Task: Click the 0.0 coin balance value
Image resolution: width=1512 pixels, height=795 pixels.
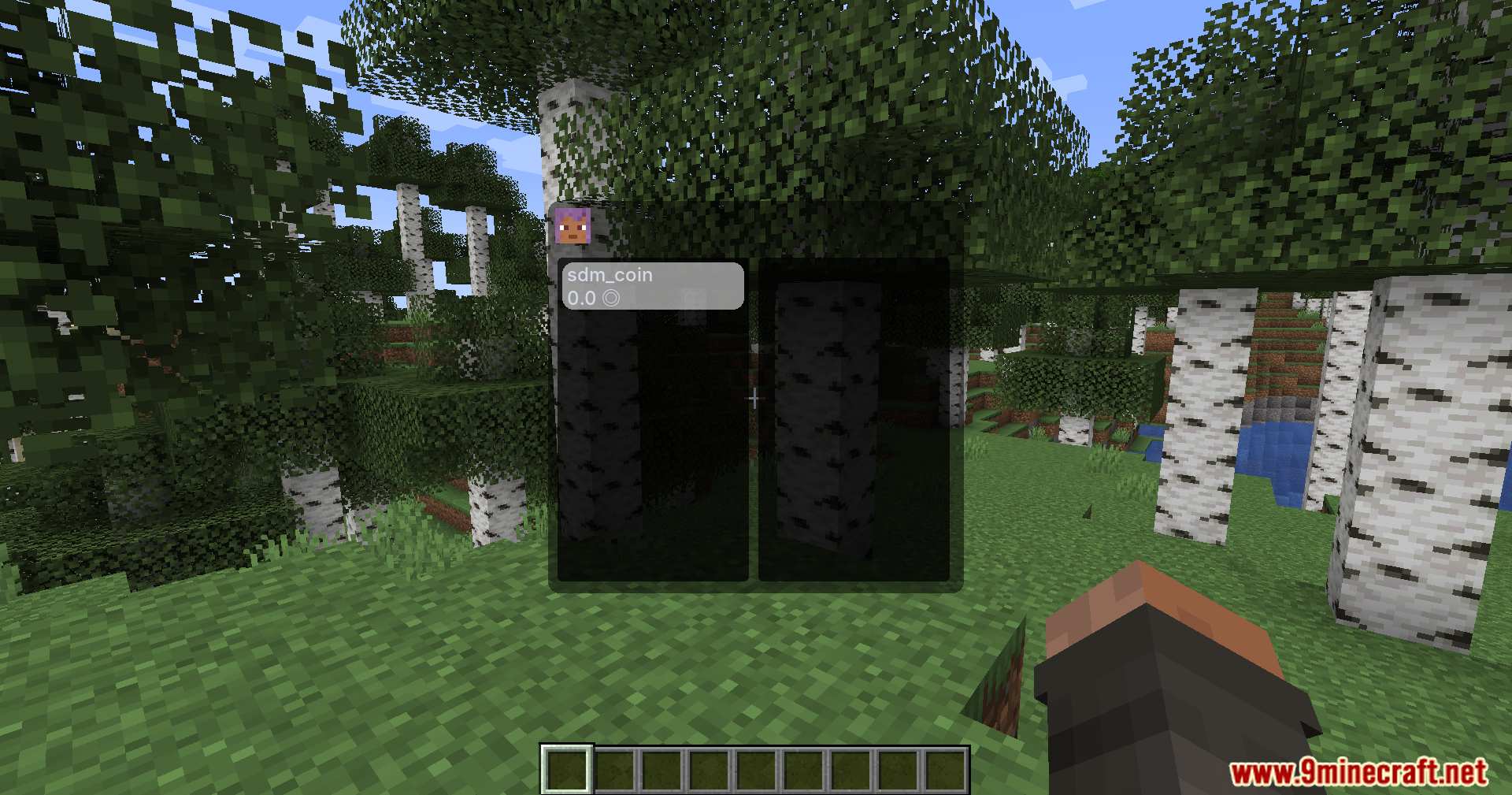Action: pos(581,298)
